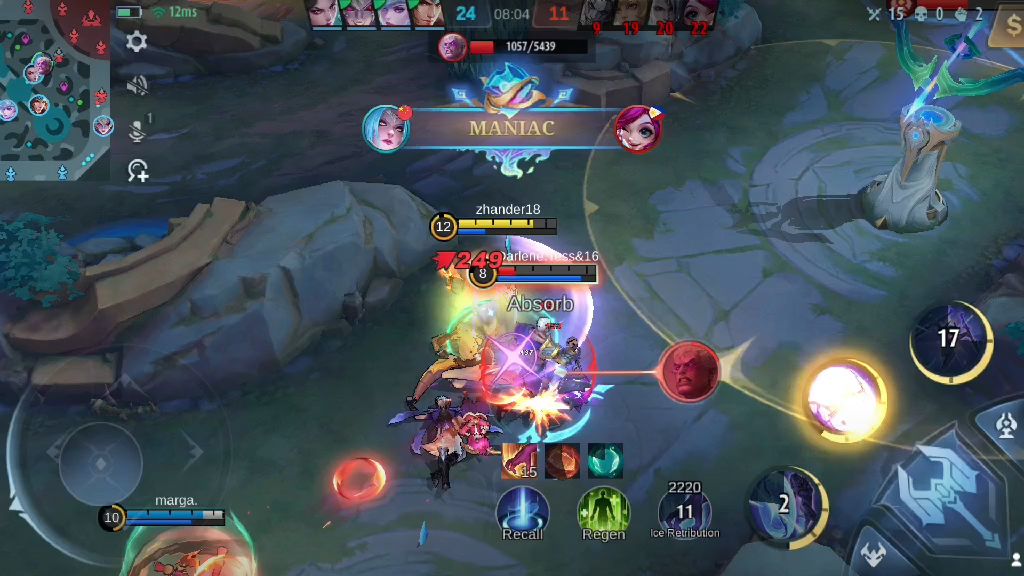Click the magnifier-plus icon below the microphone
This screenshot has height=576, width=1024.
click(x=137, y=171)
